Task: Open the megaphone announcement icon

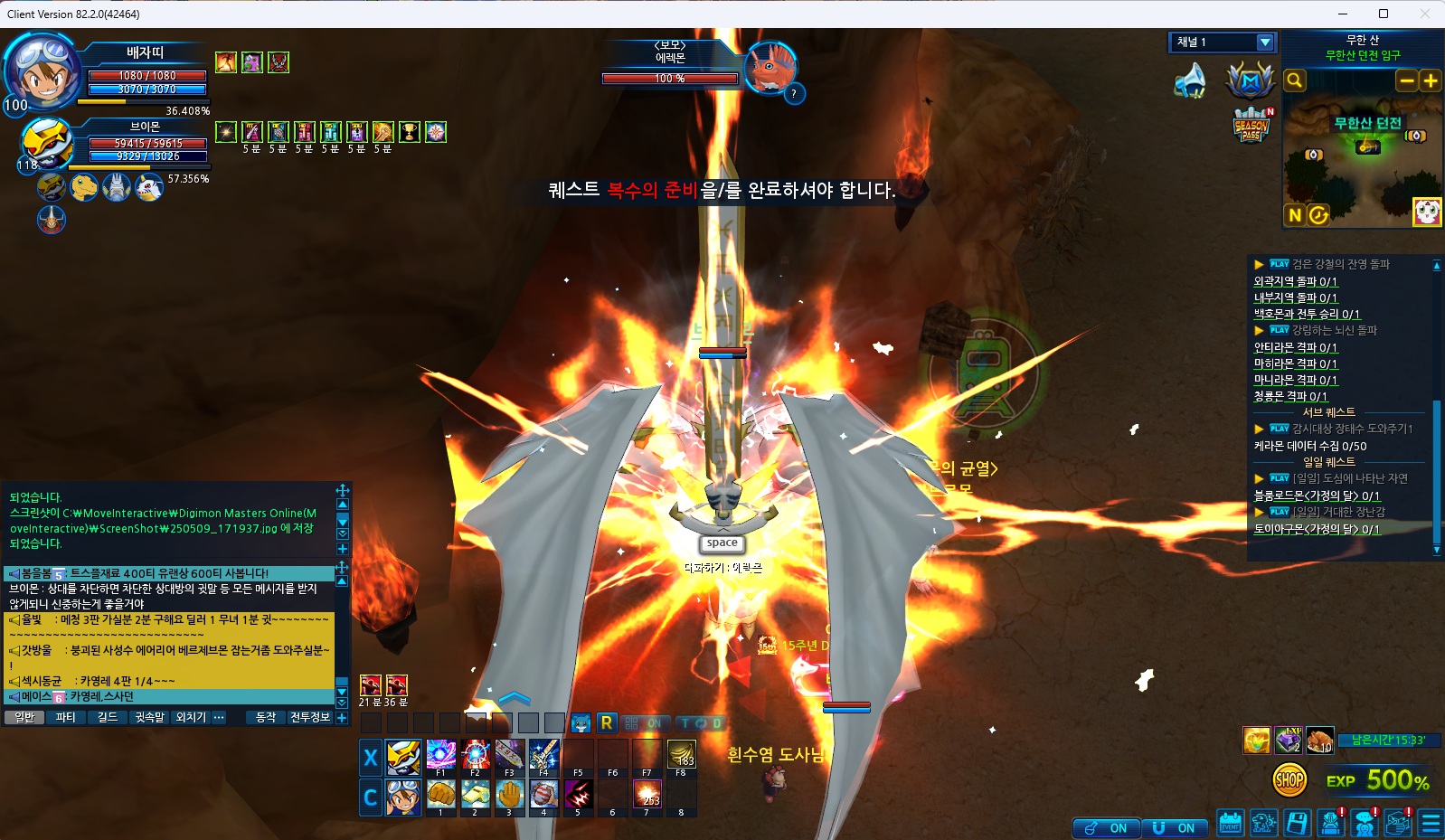Action: (1191, 81)
